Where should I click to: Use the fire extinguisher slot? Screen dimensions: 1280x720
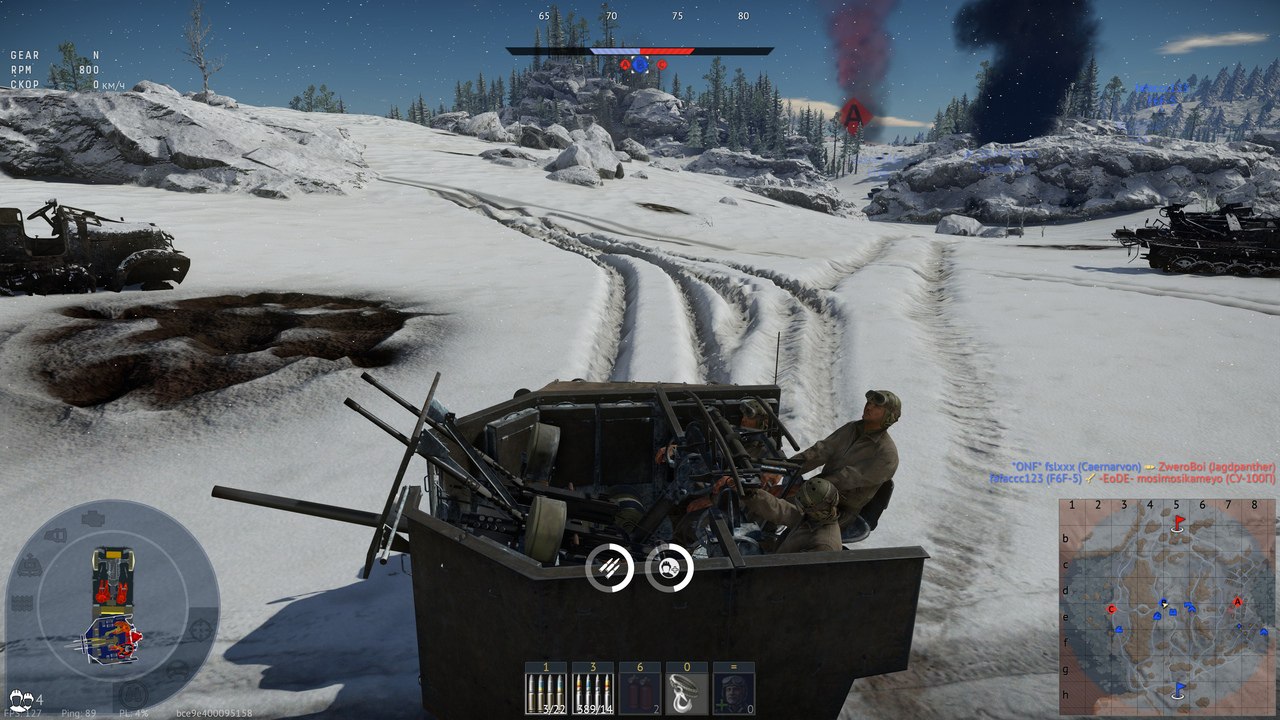[640, 688]
